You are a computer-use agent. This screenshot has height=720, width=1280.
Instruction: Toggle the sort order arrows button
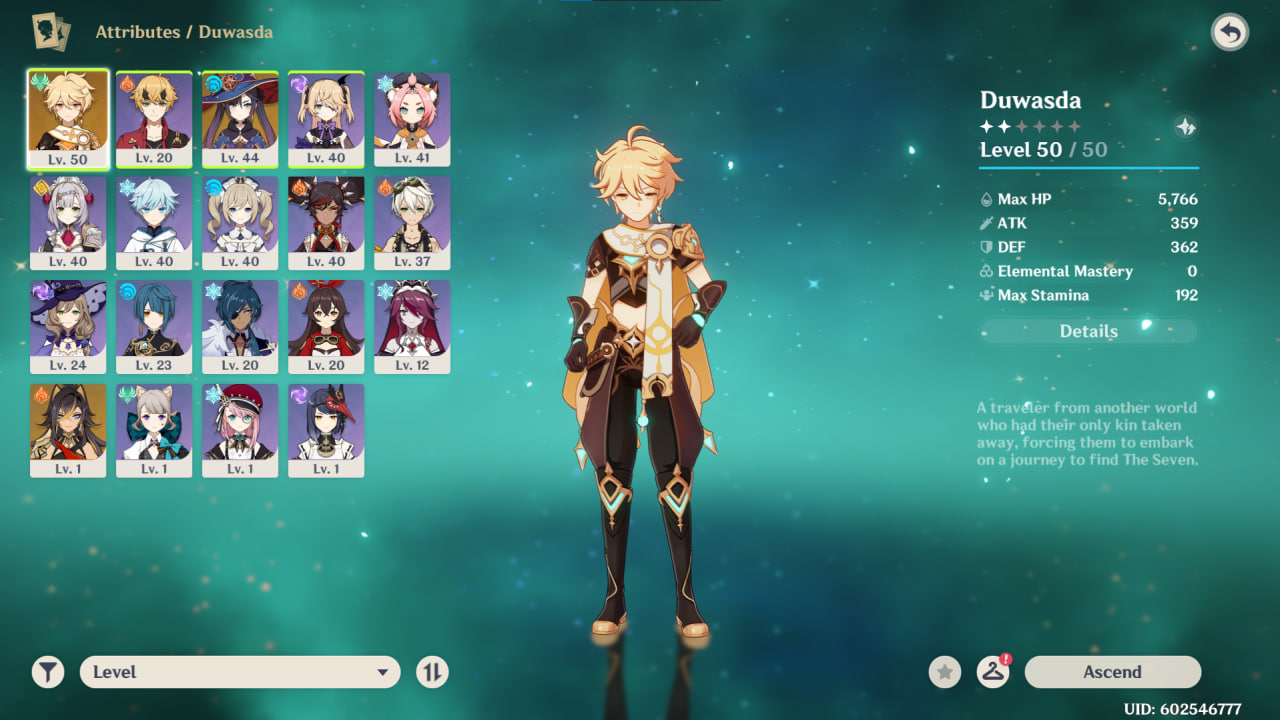432,672
